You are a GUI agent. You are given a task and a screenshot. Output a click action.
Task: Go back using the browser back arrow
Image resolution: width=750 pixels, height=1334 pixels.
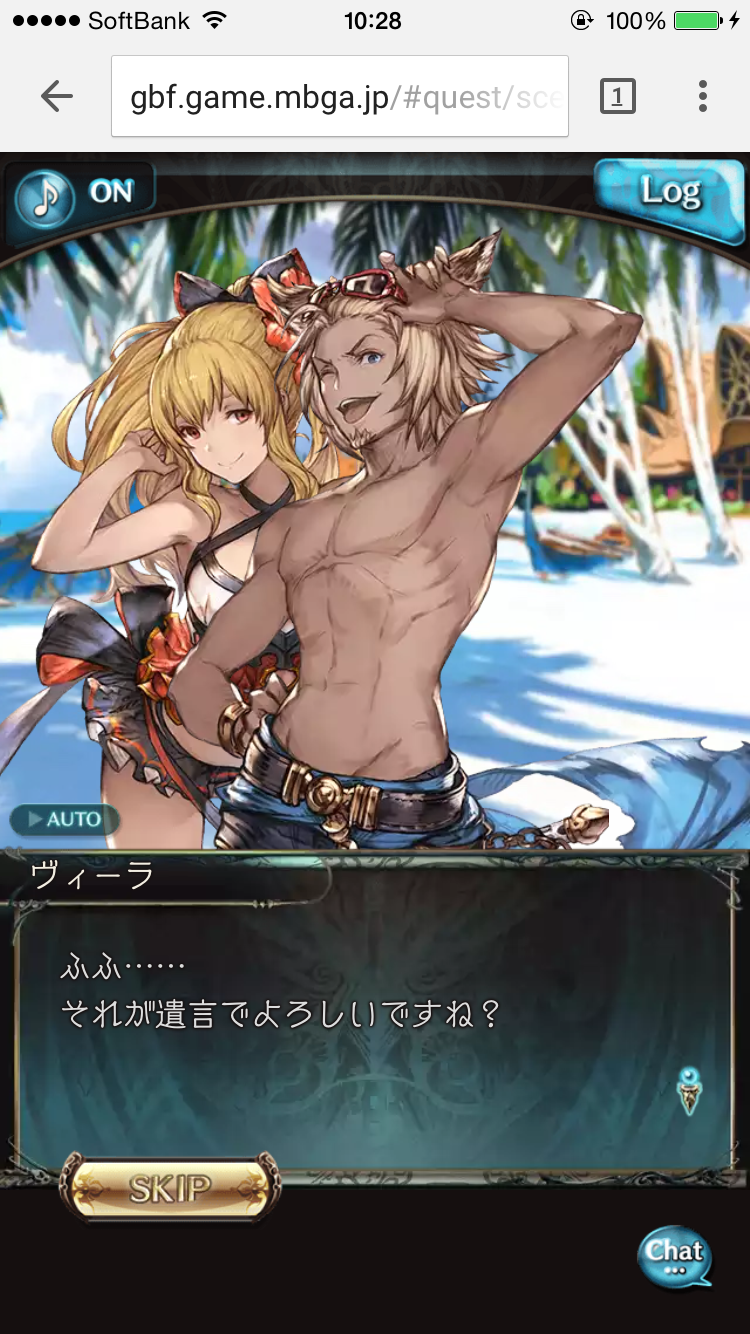coord(57,96)
